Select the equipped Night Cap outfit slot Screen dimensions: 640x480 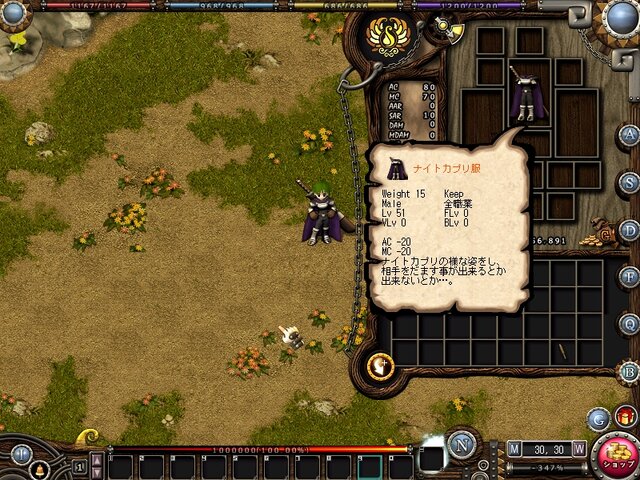tap(524, 99)
